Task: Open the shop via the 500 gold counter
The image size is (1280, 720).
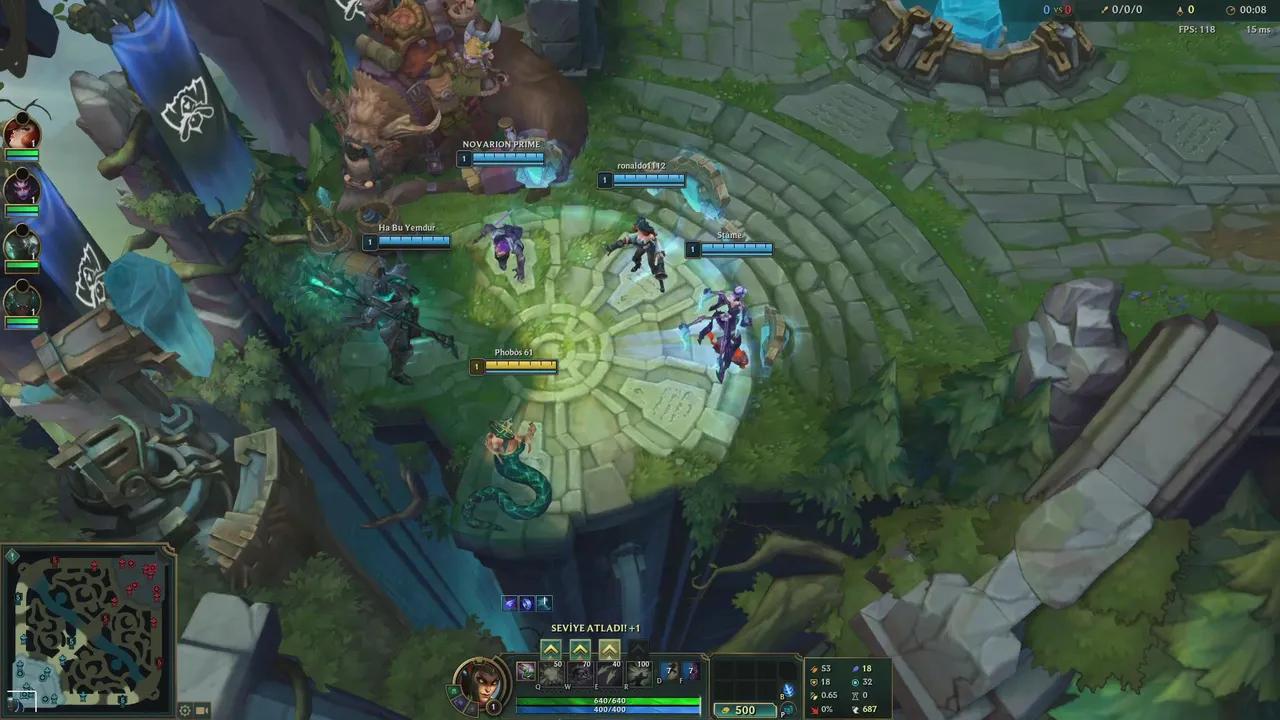Action: (x=743, y=710)
